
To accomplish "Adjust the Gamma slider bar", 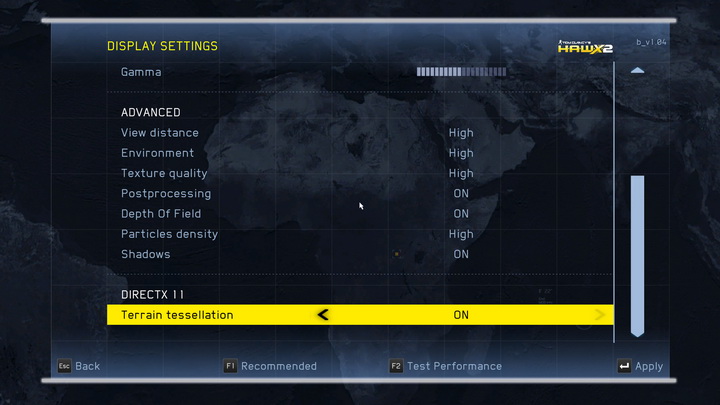I will [x=461, y=72].
